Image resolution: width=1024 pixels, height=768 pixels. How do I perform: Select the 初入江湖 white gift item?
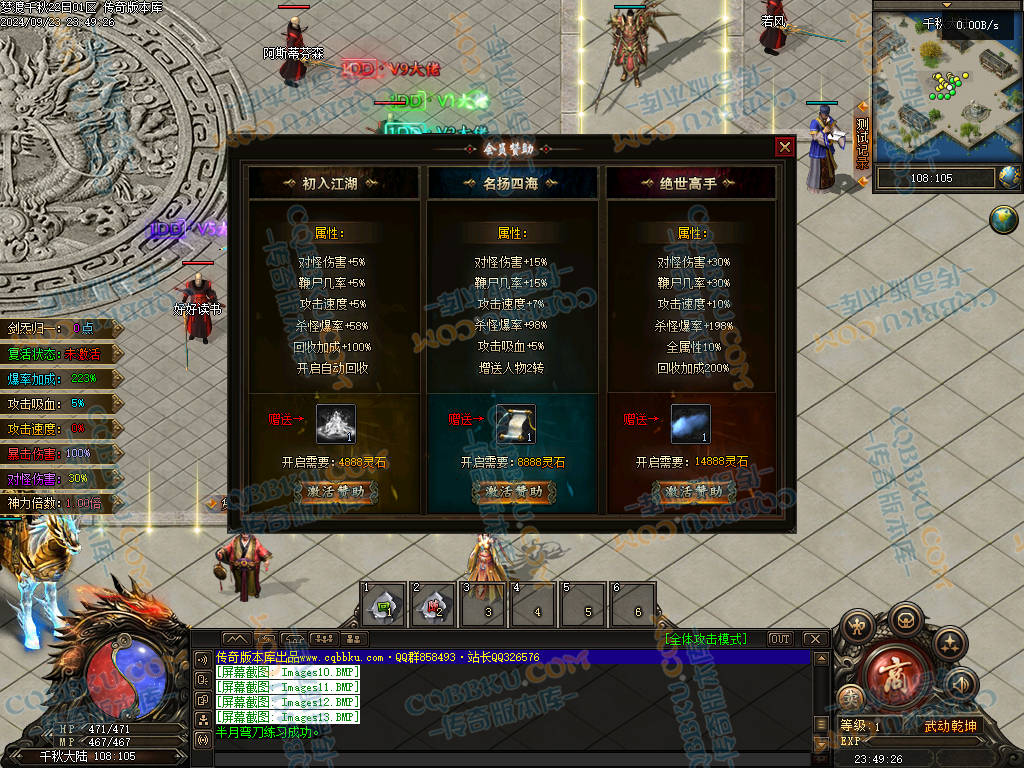pos(336,423)
